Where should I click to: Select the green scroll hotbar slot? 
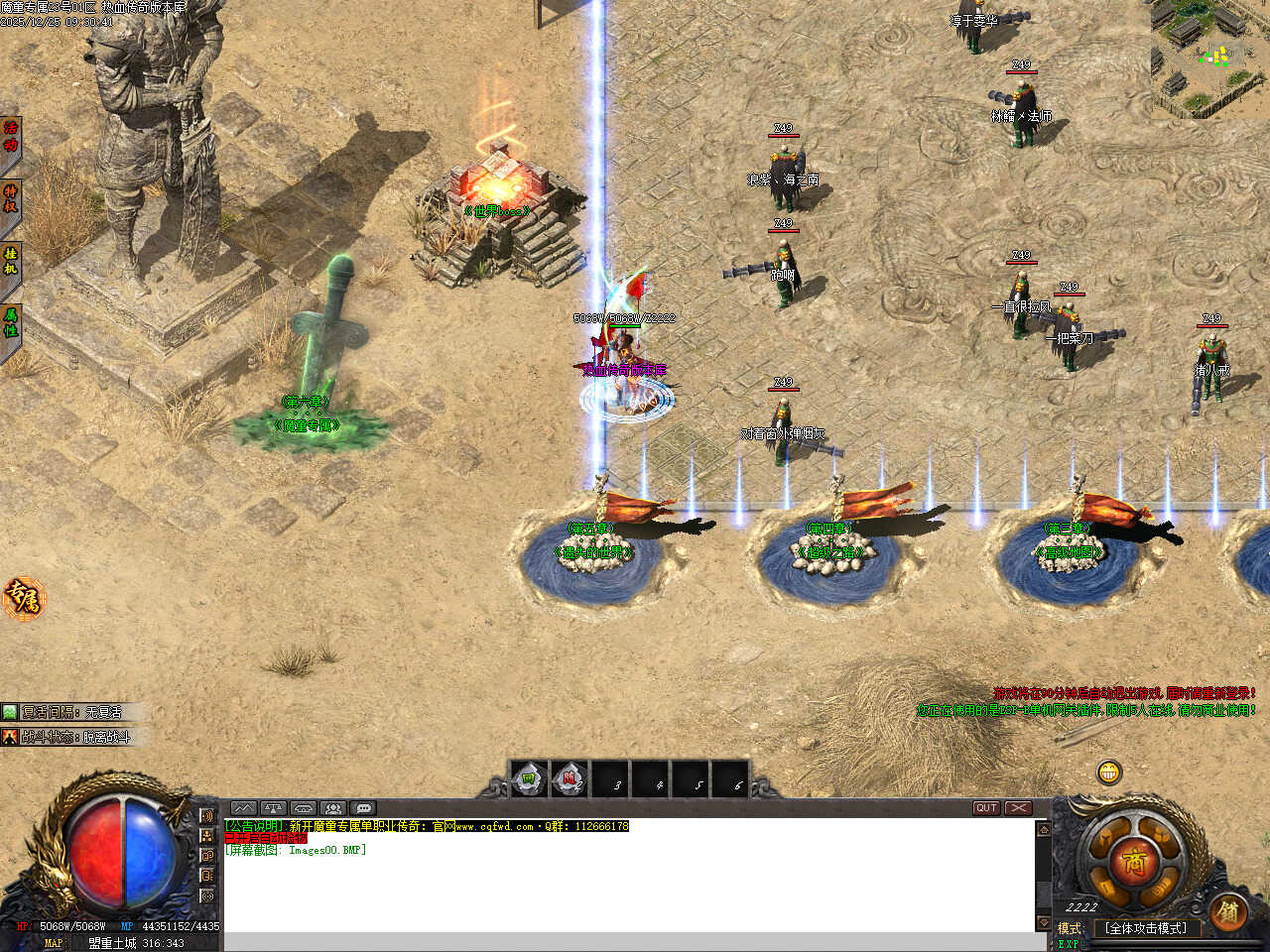click(530, 779)
